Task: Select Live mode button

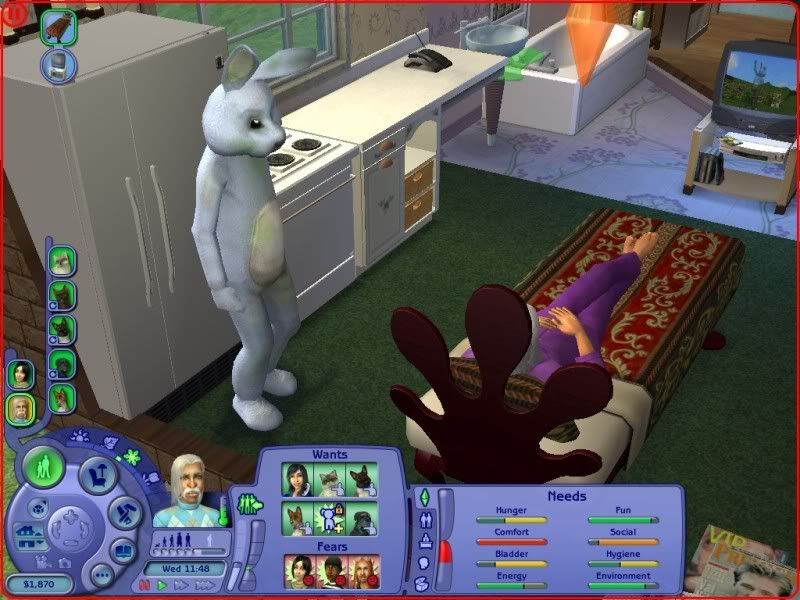Action: [x=44, y=467]
